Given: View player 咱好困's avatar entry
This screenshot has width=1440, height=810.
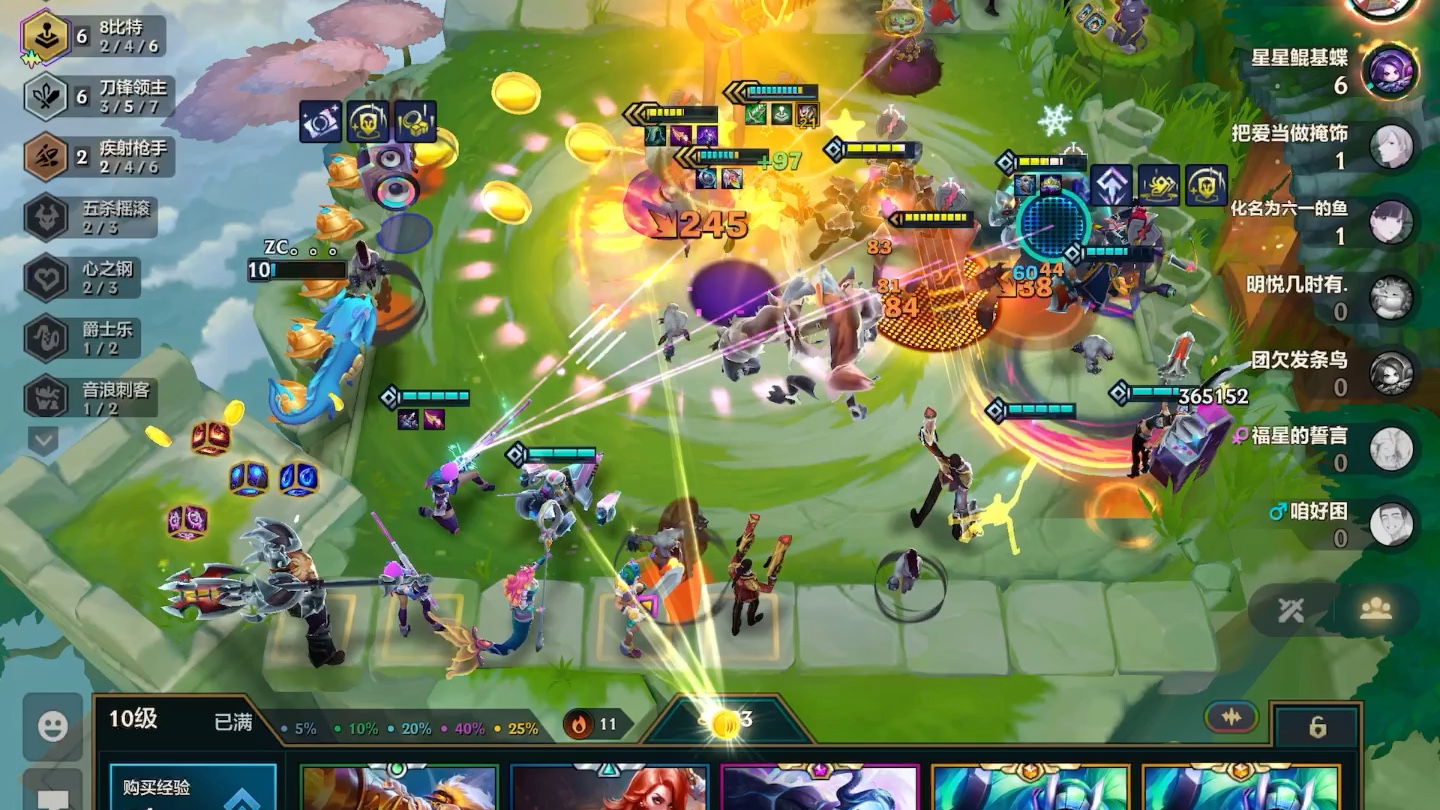Looking at the screenshot, I should (x=1390, y=524).
